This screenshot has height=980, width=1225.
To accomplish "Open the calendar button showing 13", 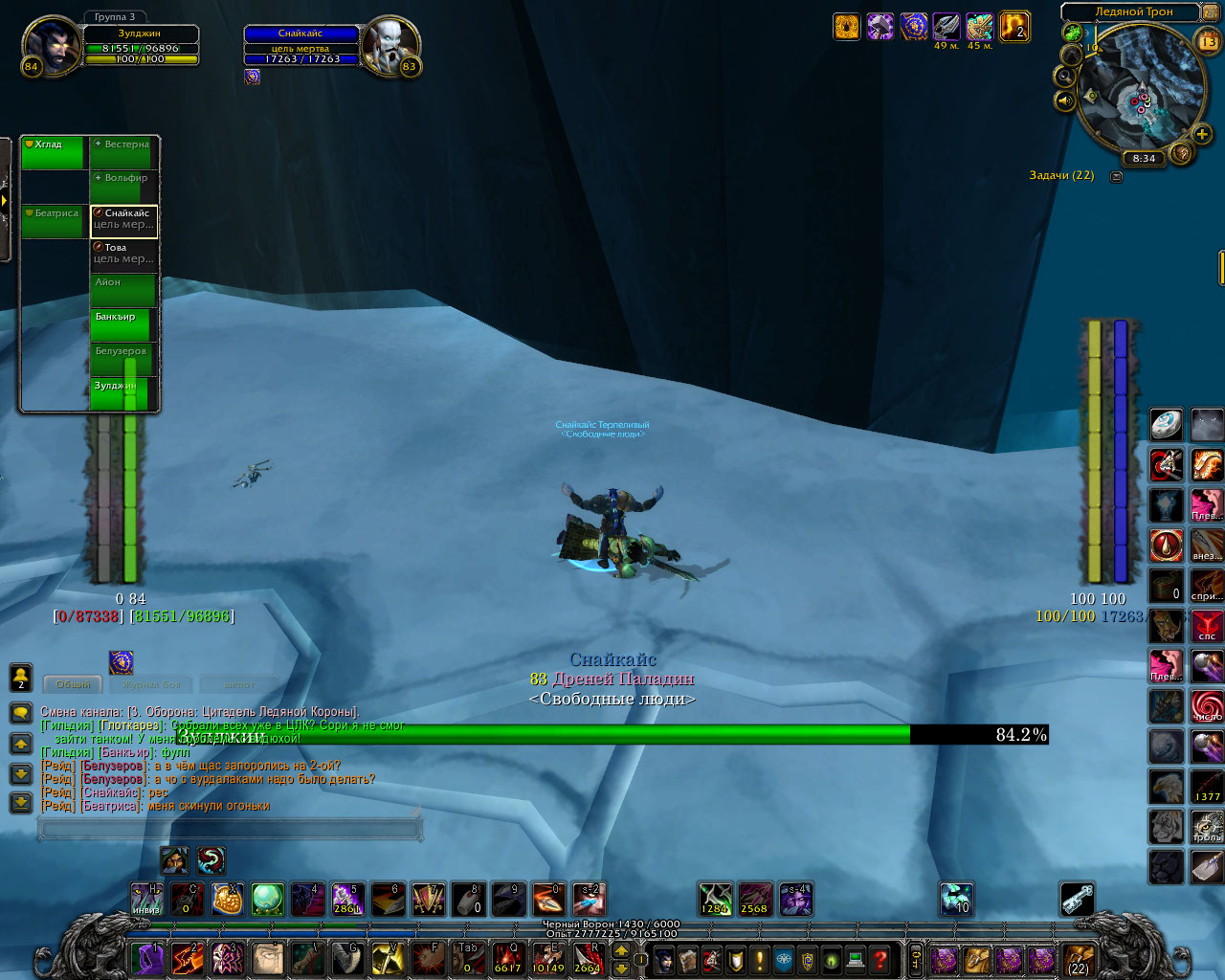I will click(x=1208, y=41).
